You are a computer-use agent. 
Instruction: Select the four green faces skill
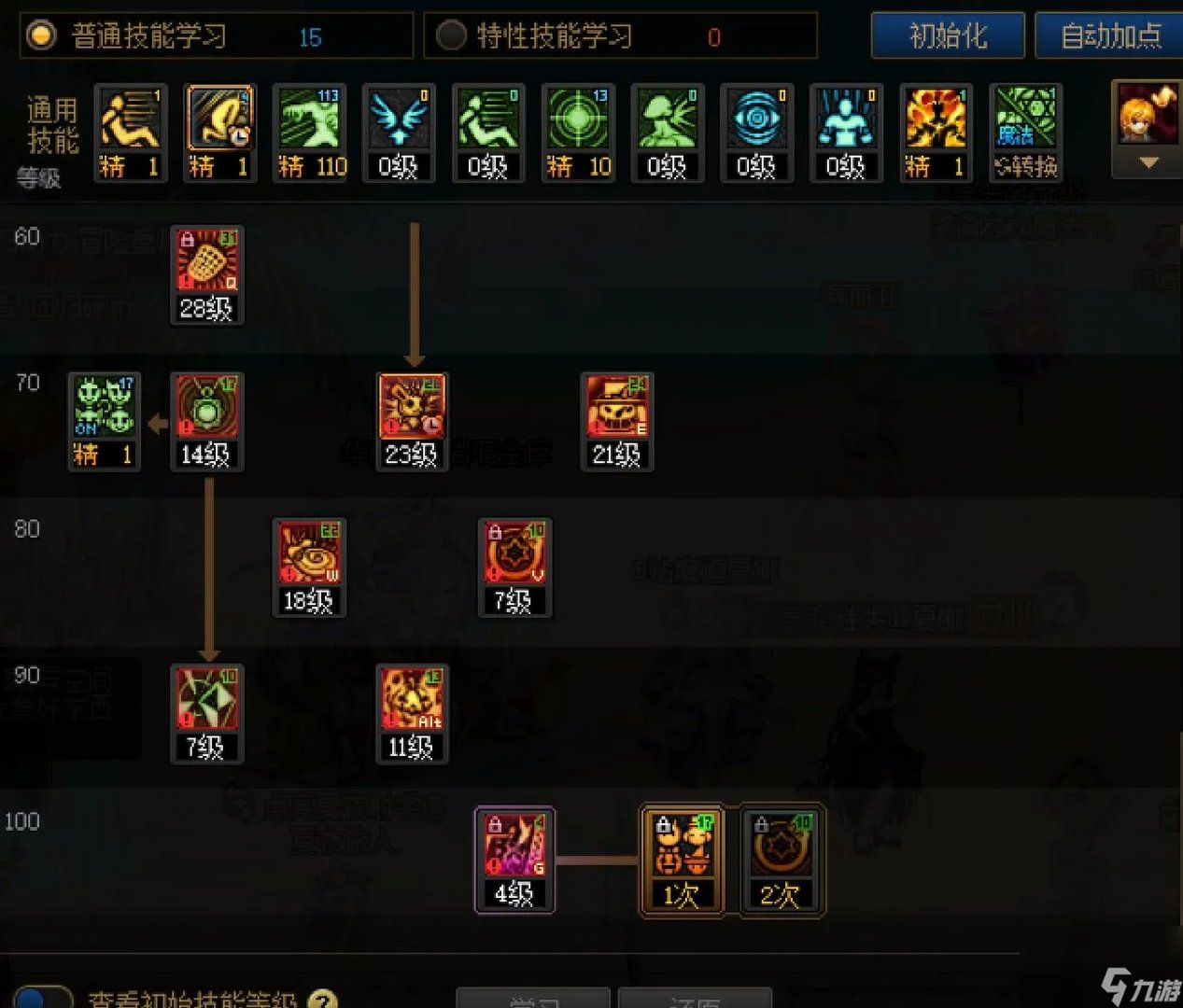click(105, 408)
